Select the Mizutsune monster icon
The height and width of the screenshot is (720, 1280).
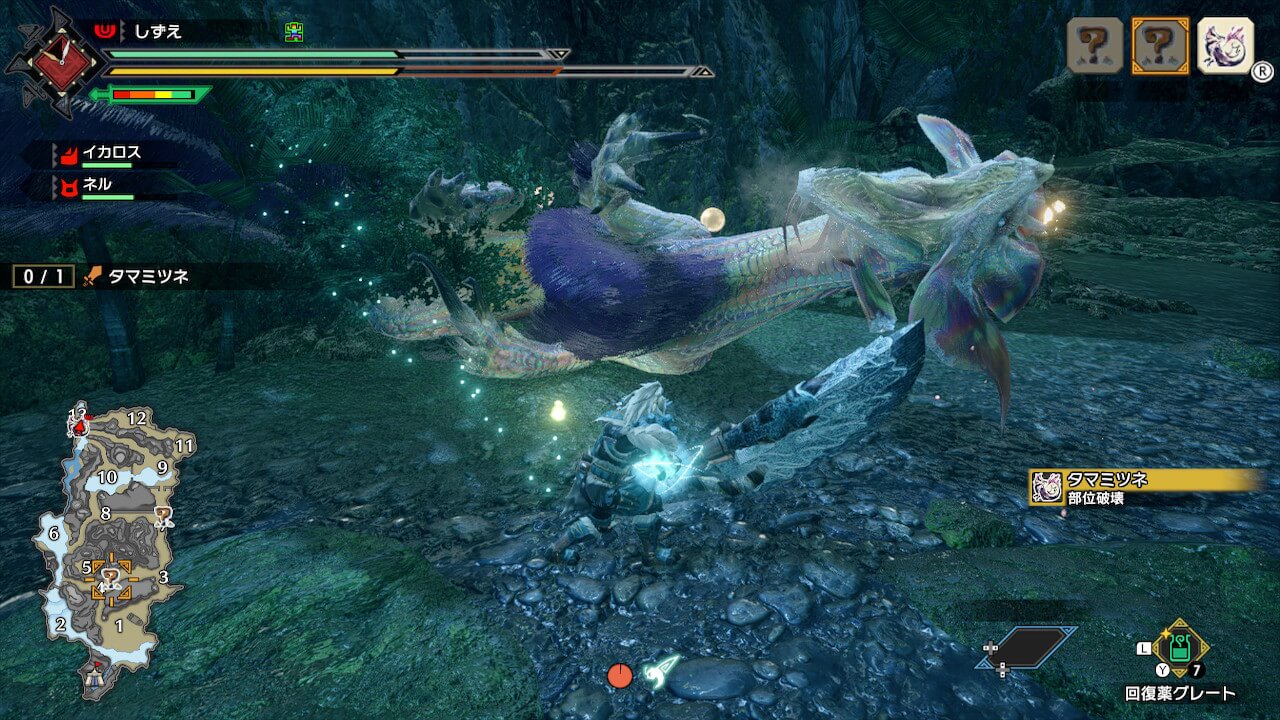point(1225,46)
